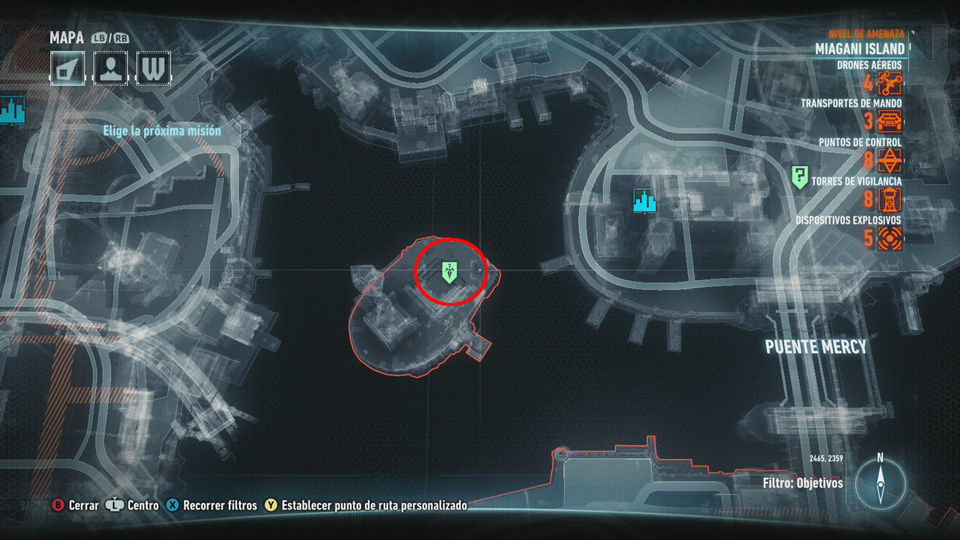
Task: Center the map with Centro
Action: (x=134, y=506)
